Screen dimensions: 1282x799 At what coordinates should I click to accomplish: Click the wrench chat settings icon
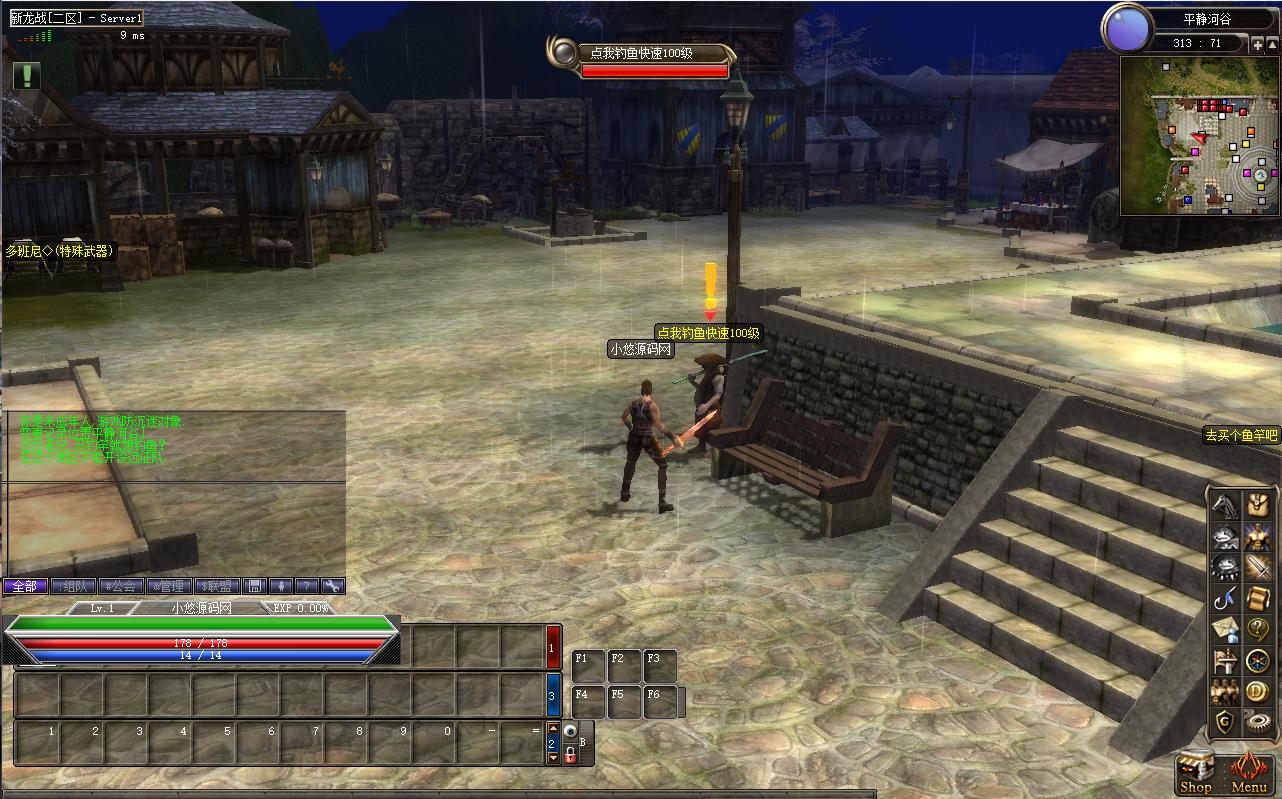point(333,586)
